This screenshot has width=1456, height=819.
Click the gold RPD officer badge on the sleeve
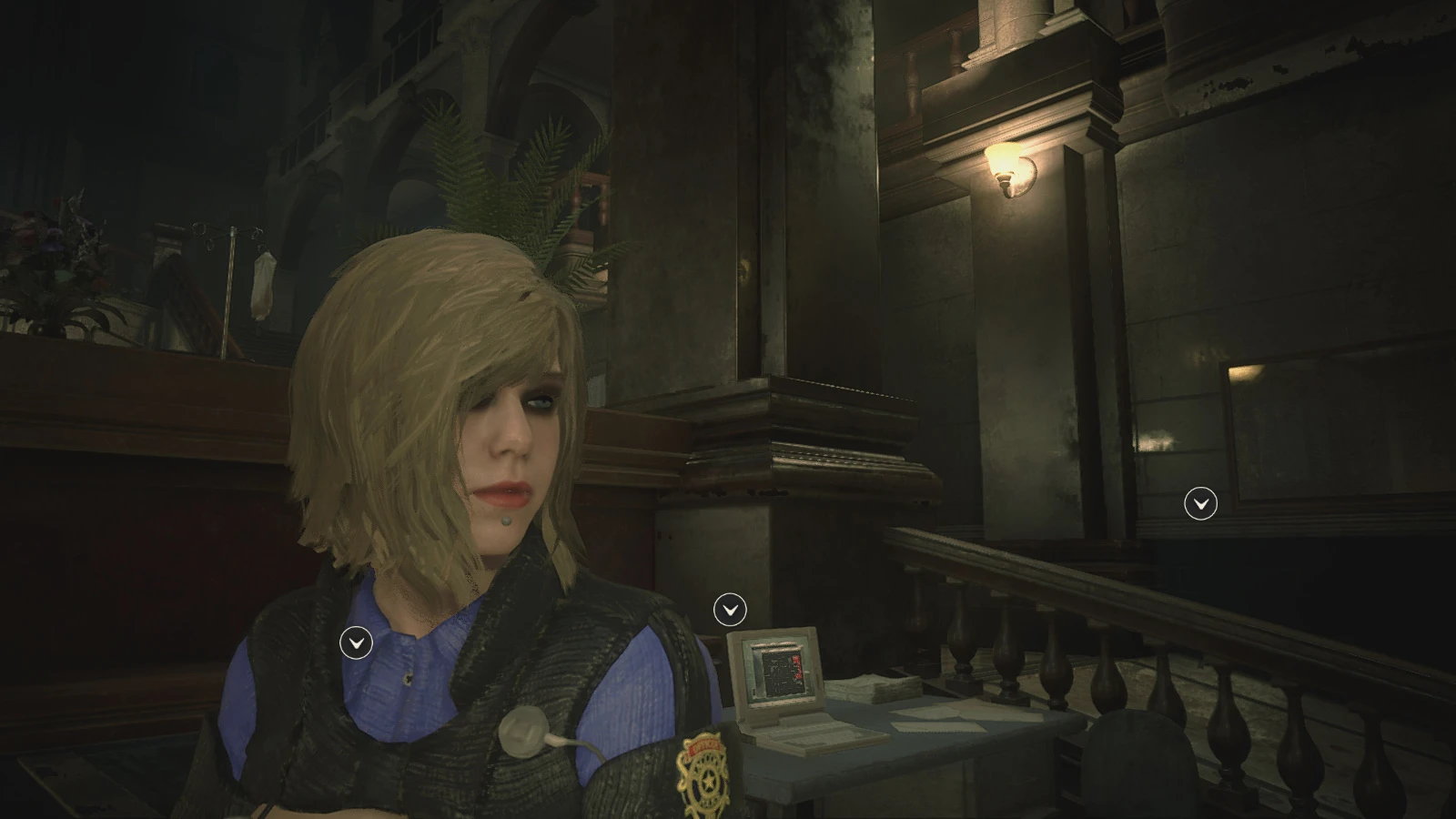point(703,769)
